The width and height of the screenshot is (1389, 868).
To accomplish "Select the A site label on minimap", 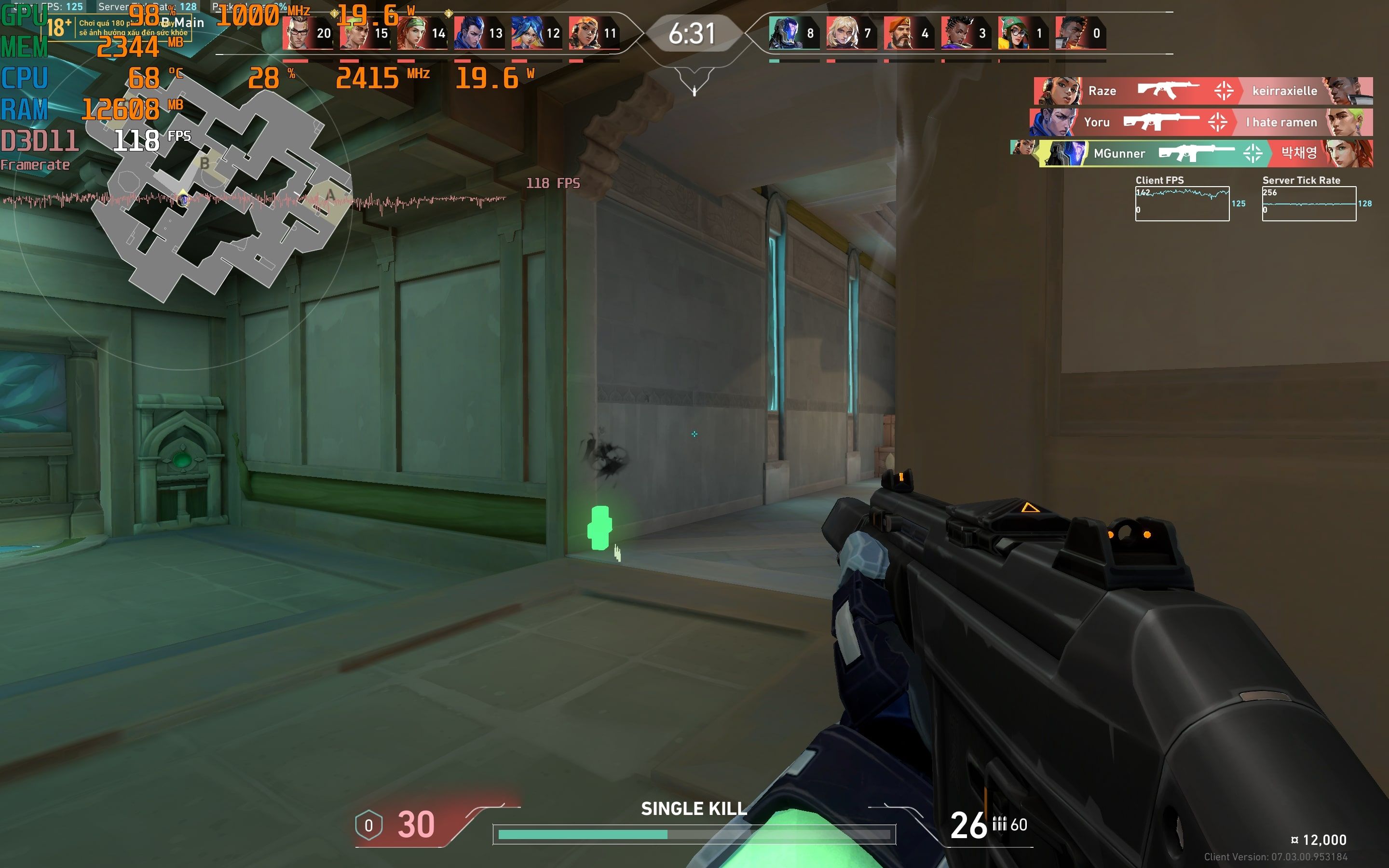I will 330,195.
